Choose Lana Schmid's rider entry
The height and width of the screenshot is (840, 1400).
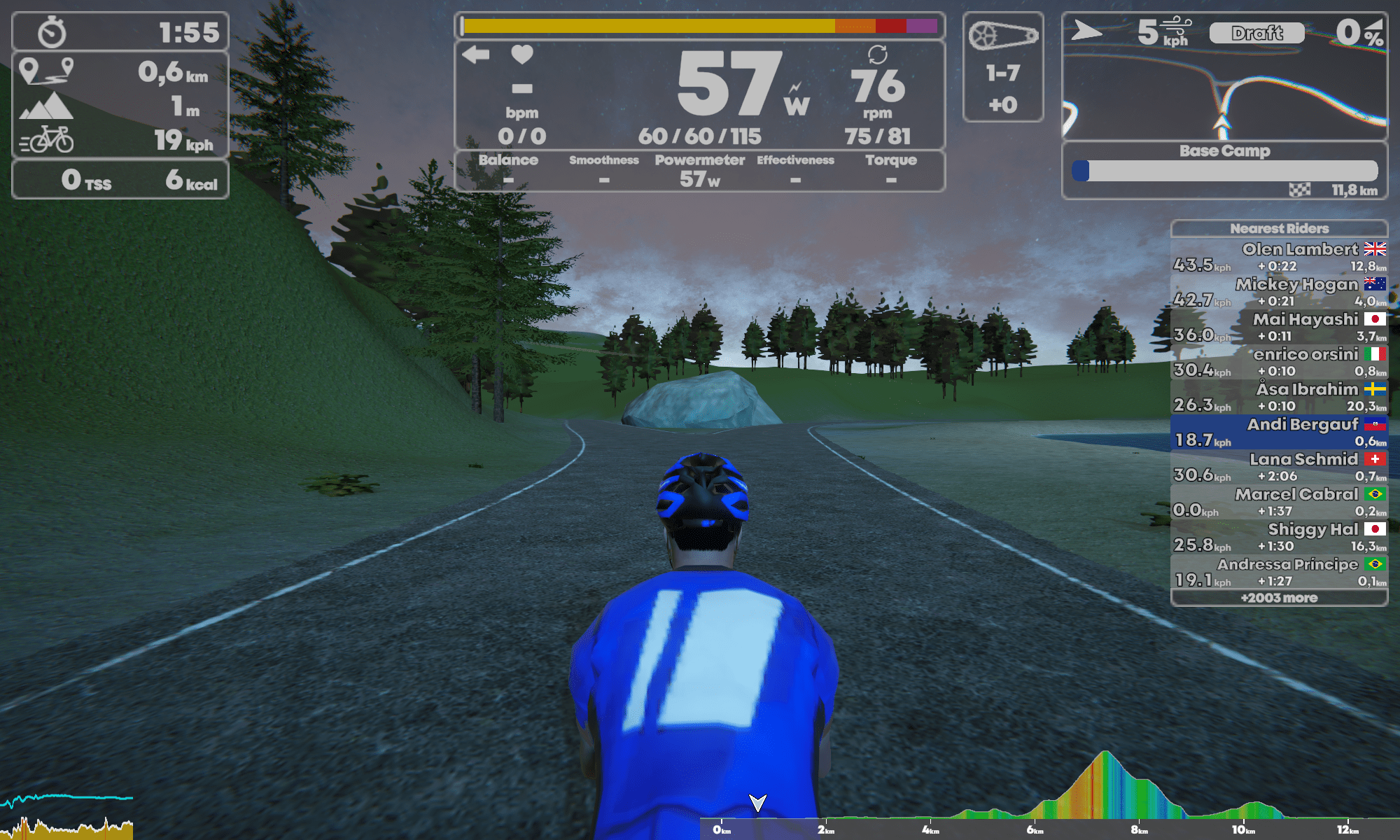pyautogui.click(x=1279, y=467)
